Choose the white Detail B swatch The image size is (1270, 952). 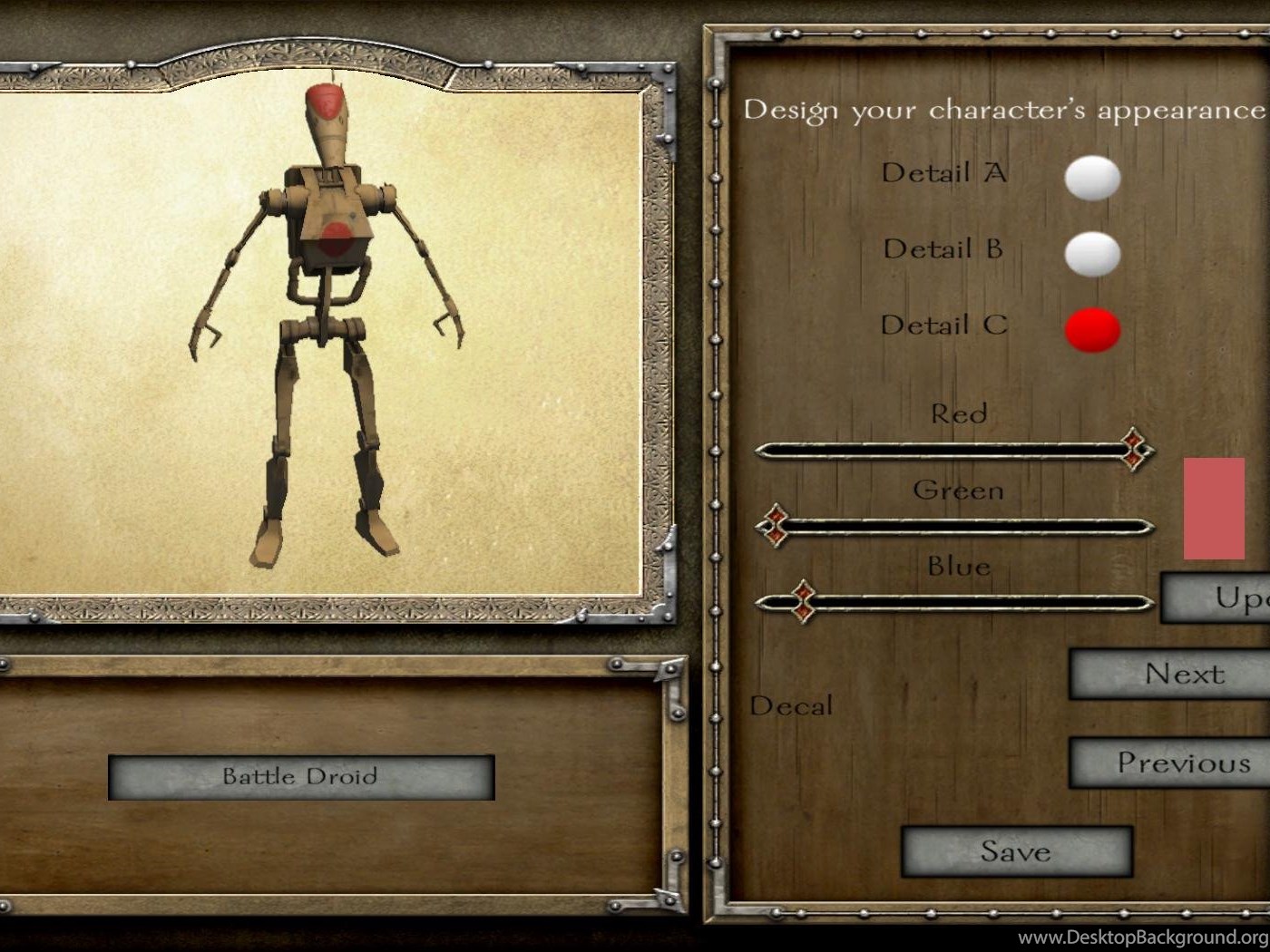[x=1092, y=253]
